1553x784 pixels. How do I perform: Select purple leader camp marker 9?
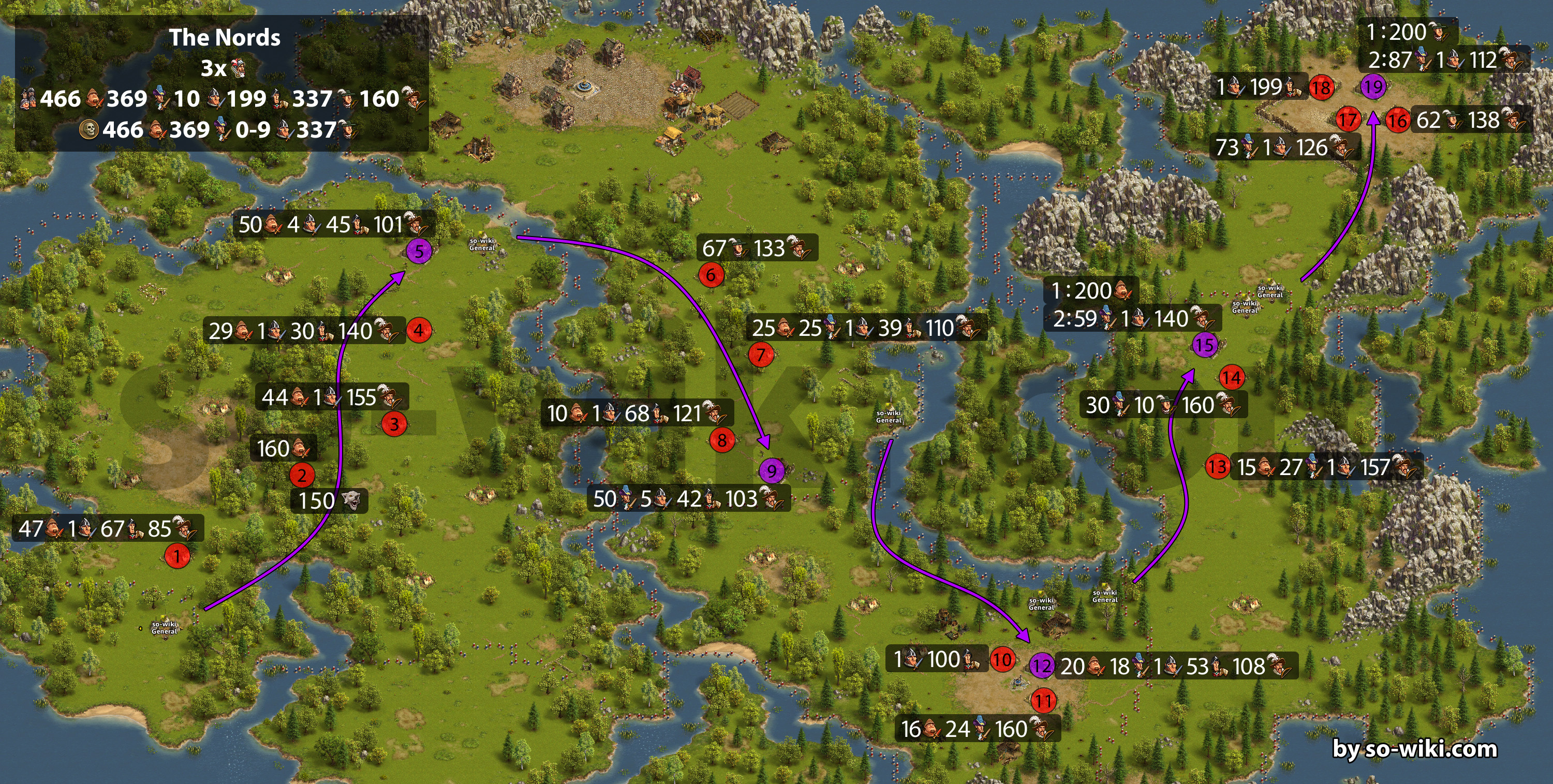771,470
